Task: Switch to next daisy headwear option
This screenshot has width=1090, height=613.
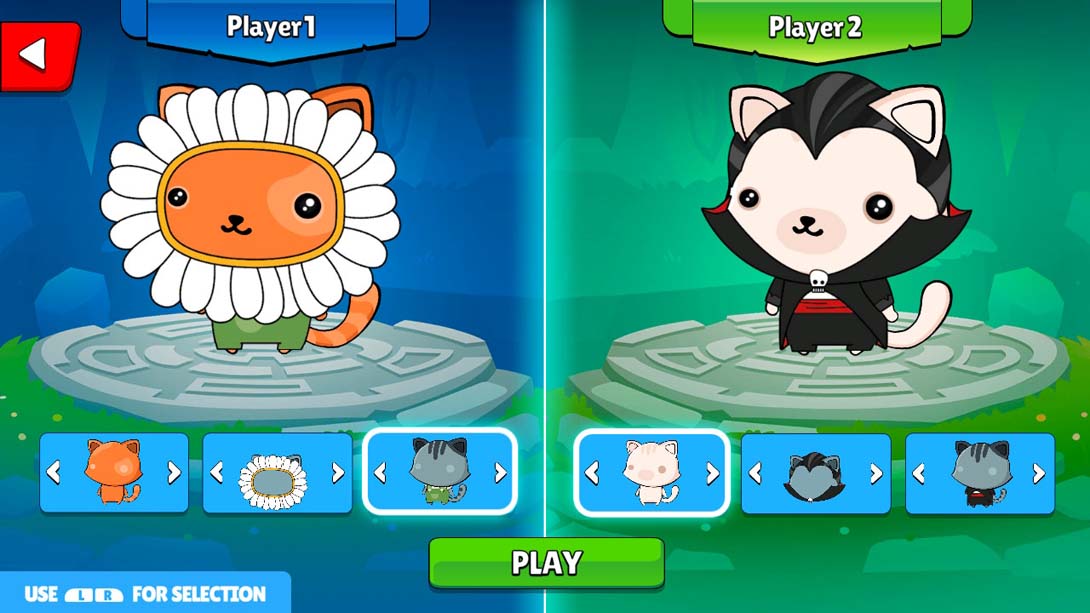Action: pyautogui.click(x=337, y=473)
